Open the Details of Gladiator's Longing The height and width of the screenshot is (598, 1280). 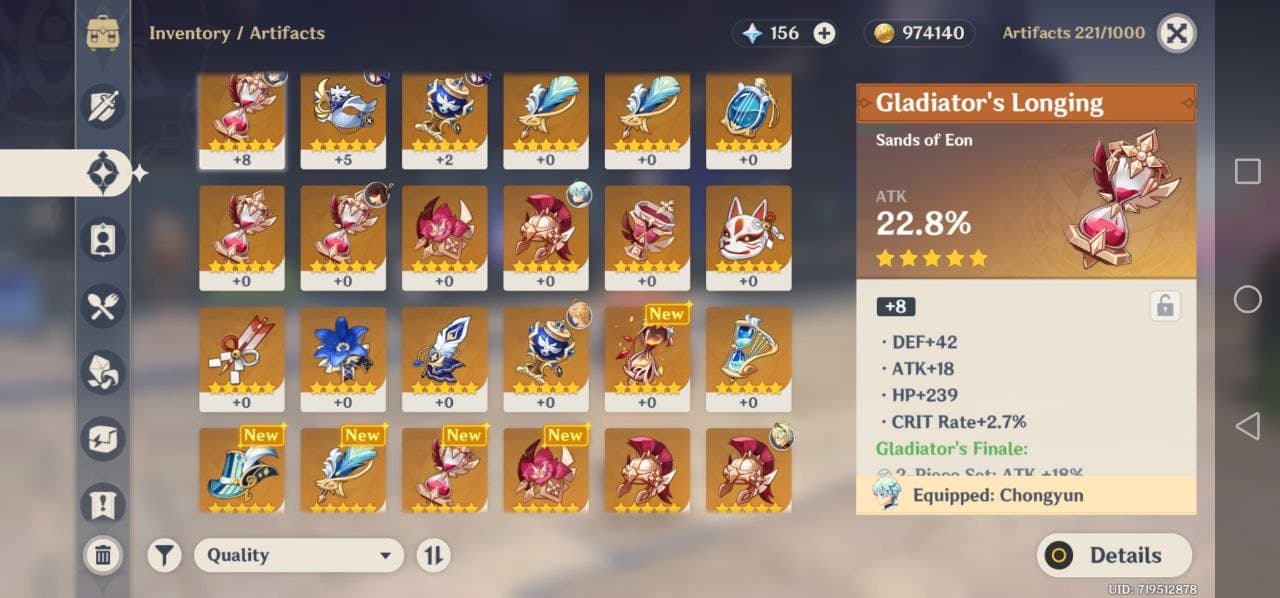[x=1114, y=555]
